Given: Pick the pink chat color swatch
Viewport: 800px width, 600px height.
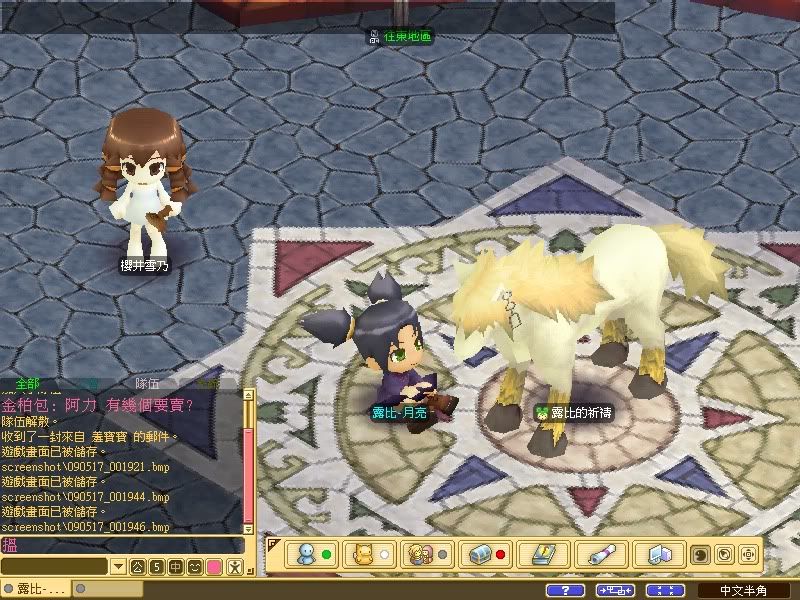Looking at the screenshot, I should [x=213, y=567].
